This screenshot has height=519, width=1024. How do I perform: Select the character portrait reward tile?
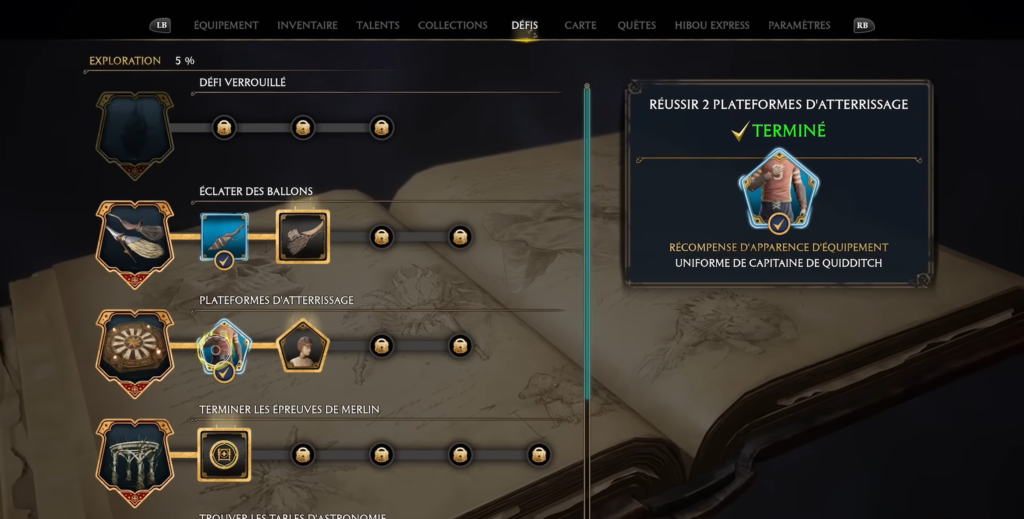[x=303, y=346]
